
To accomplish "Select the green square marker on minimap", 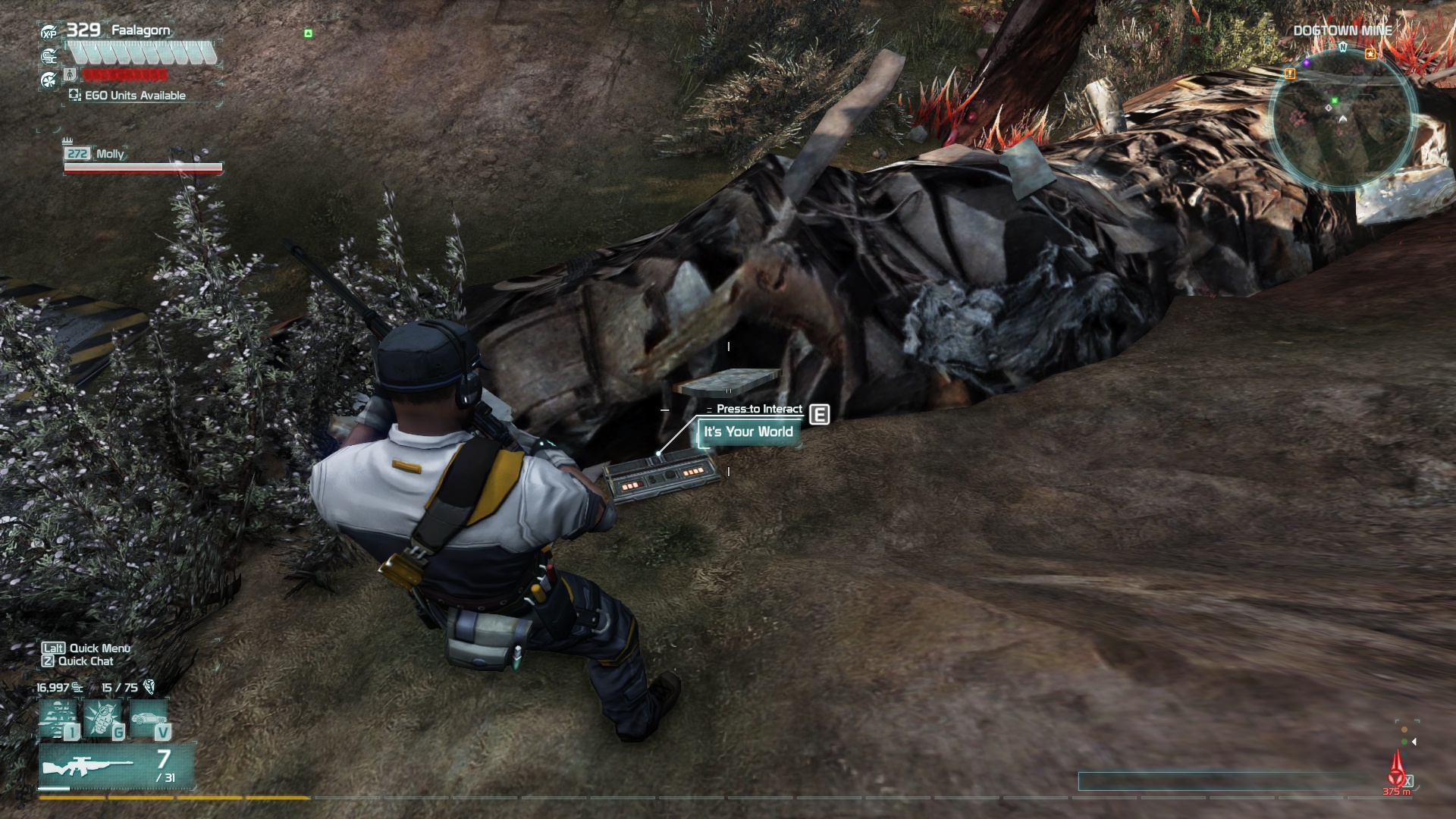I will click(1335, 100).
